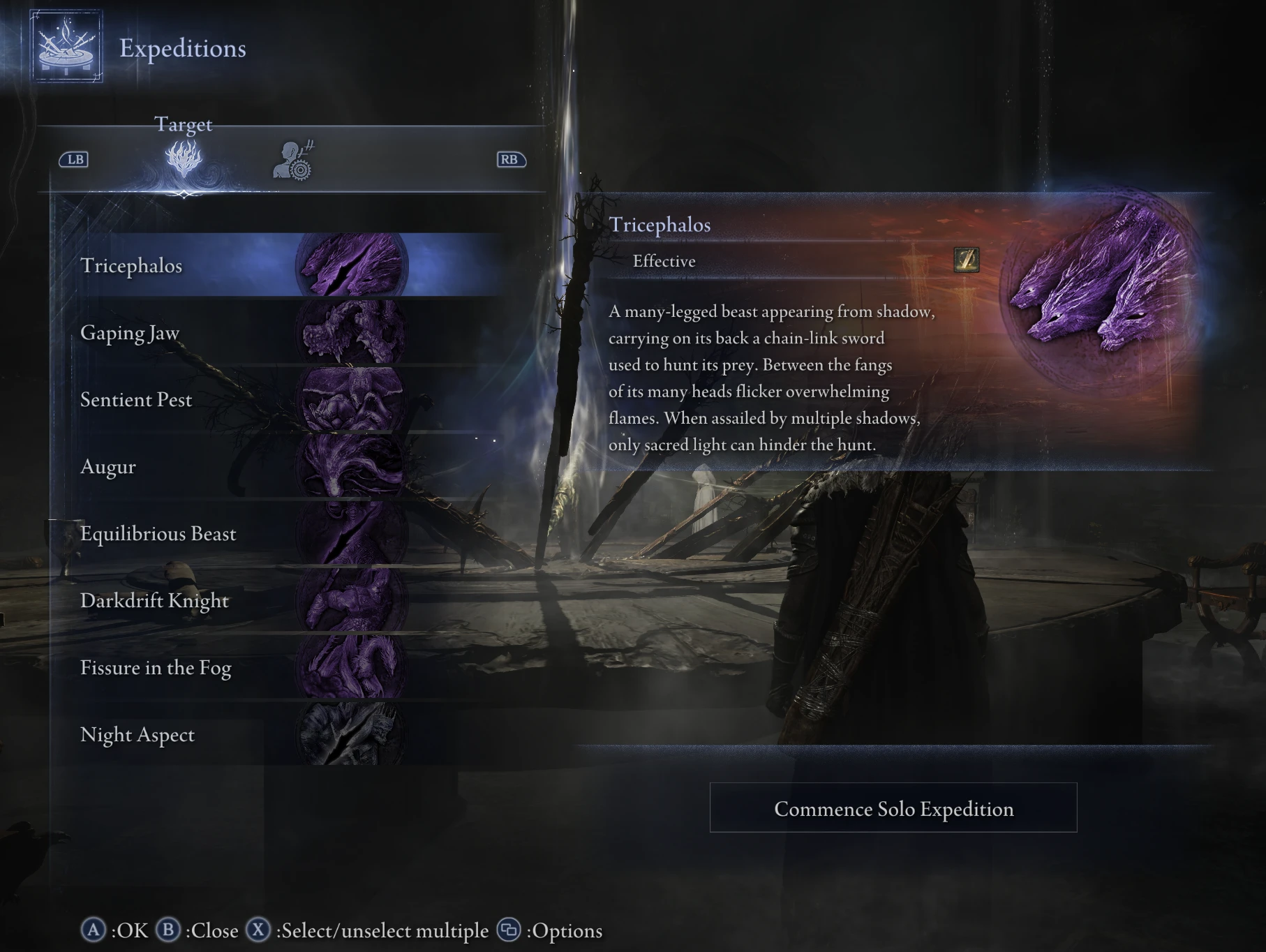Select Augur from the target list
This screenshot has height=952, width=1266.
pos(108,468)
